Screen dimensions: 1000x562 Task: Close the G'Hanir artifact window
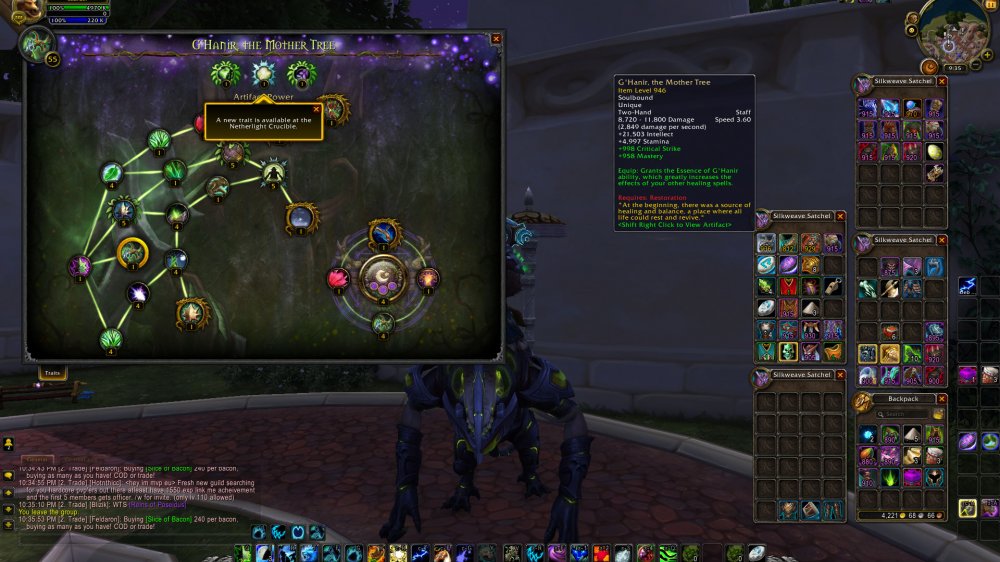[x=496, y=39]
